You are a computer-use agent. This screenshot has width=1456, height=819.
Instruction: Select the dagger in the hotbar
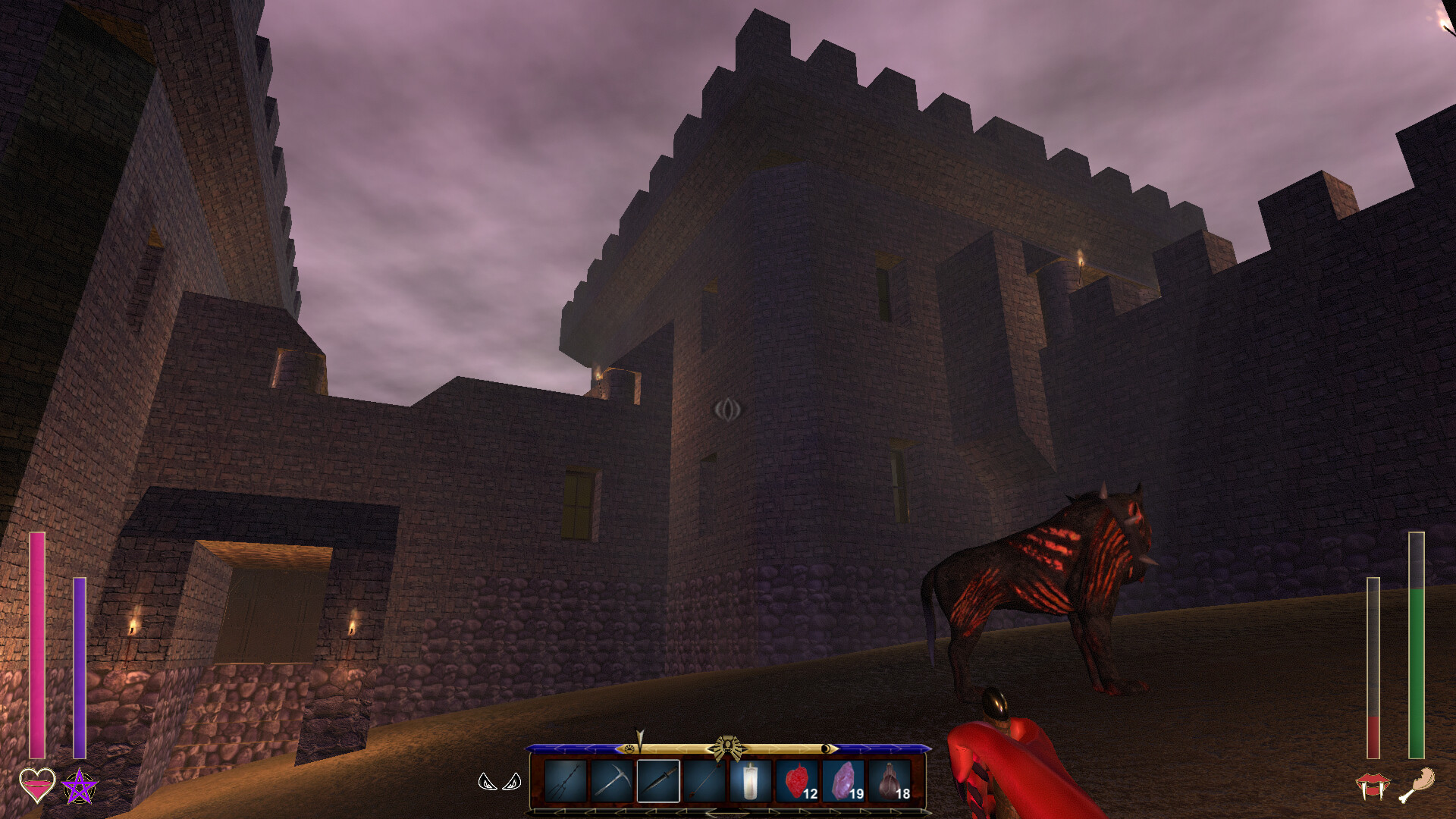(658, 780)
